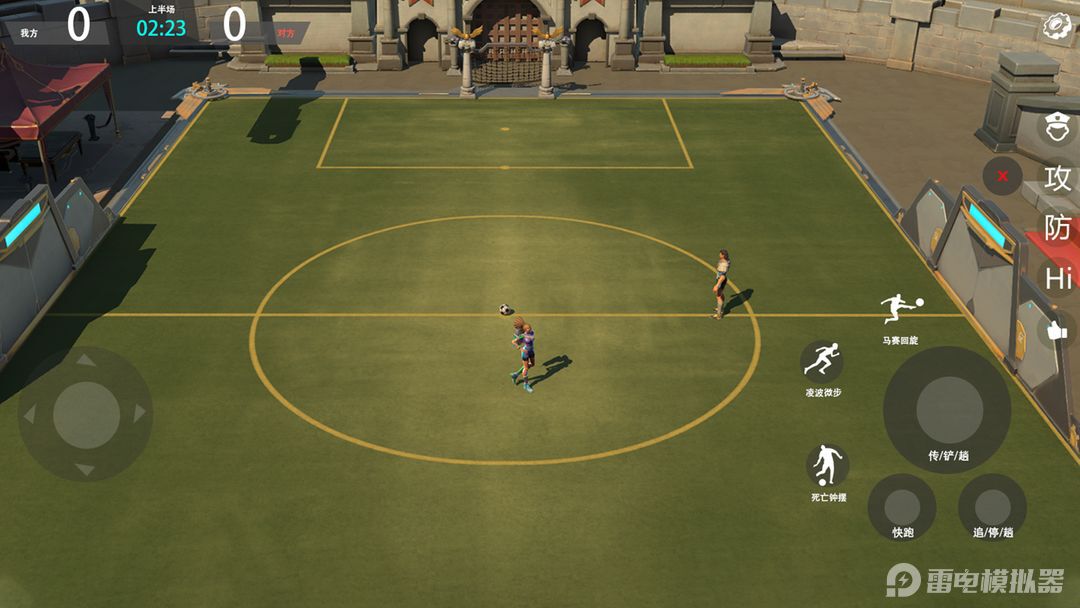Tap the 传/铲/越 pass button
Viewport: 1080px width, 608px height.
[x=947, y=409]
